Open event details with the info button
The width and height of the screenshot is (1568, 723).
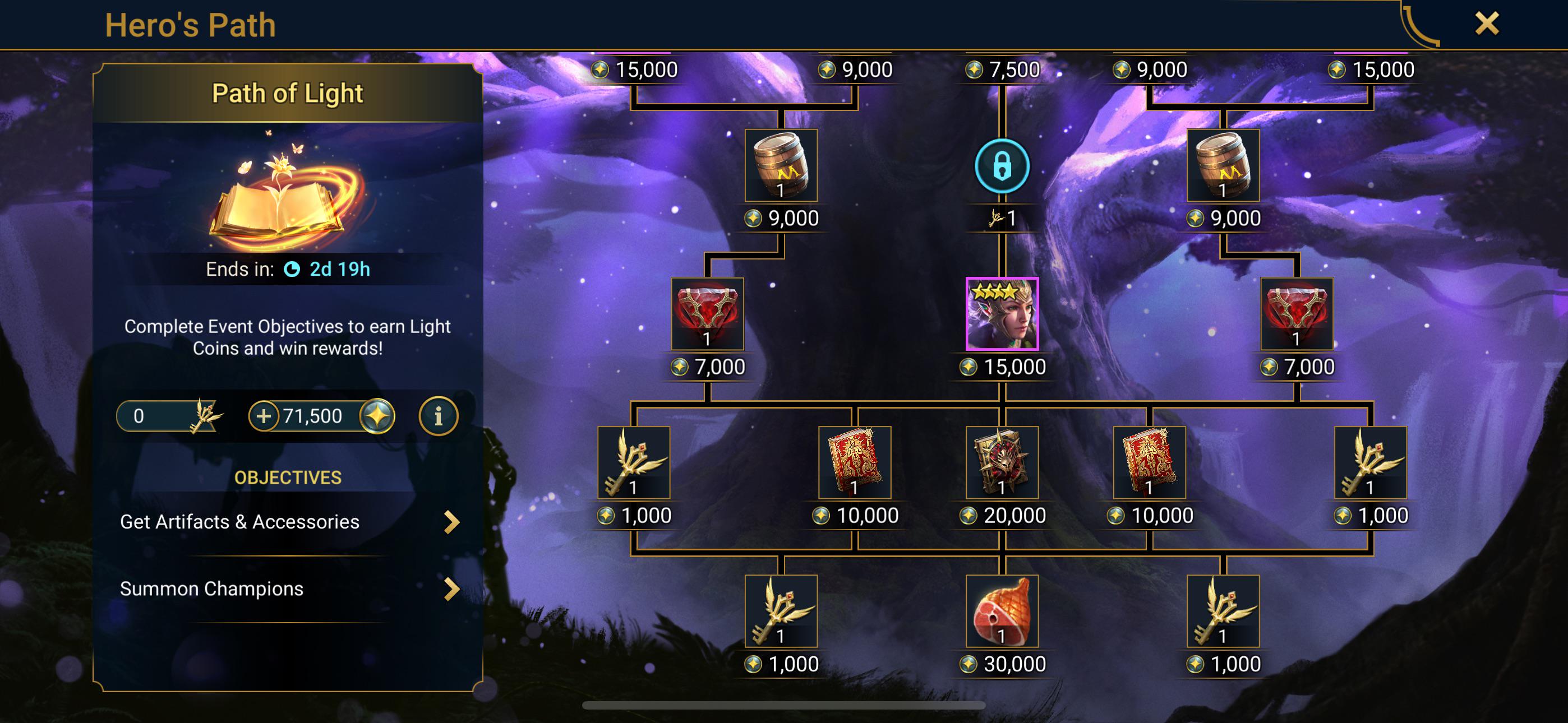440,416
